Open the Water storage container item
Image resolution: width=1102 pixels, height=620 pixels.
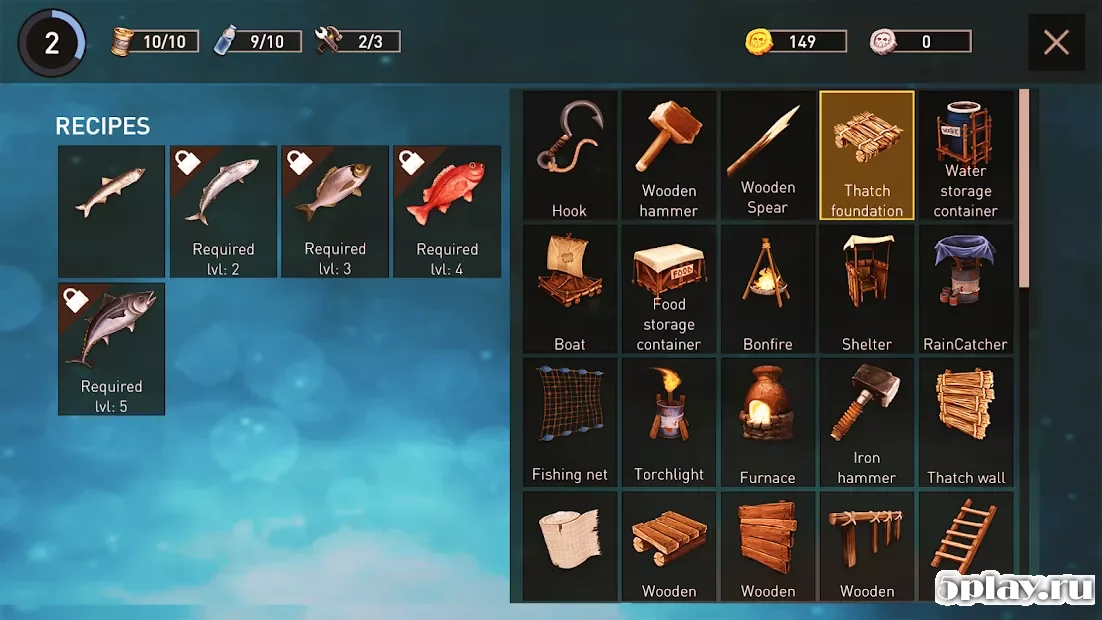[966, 156]
